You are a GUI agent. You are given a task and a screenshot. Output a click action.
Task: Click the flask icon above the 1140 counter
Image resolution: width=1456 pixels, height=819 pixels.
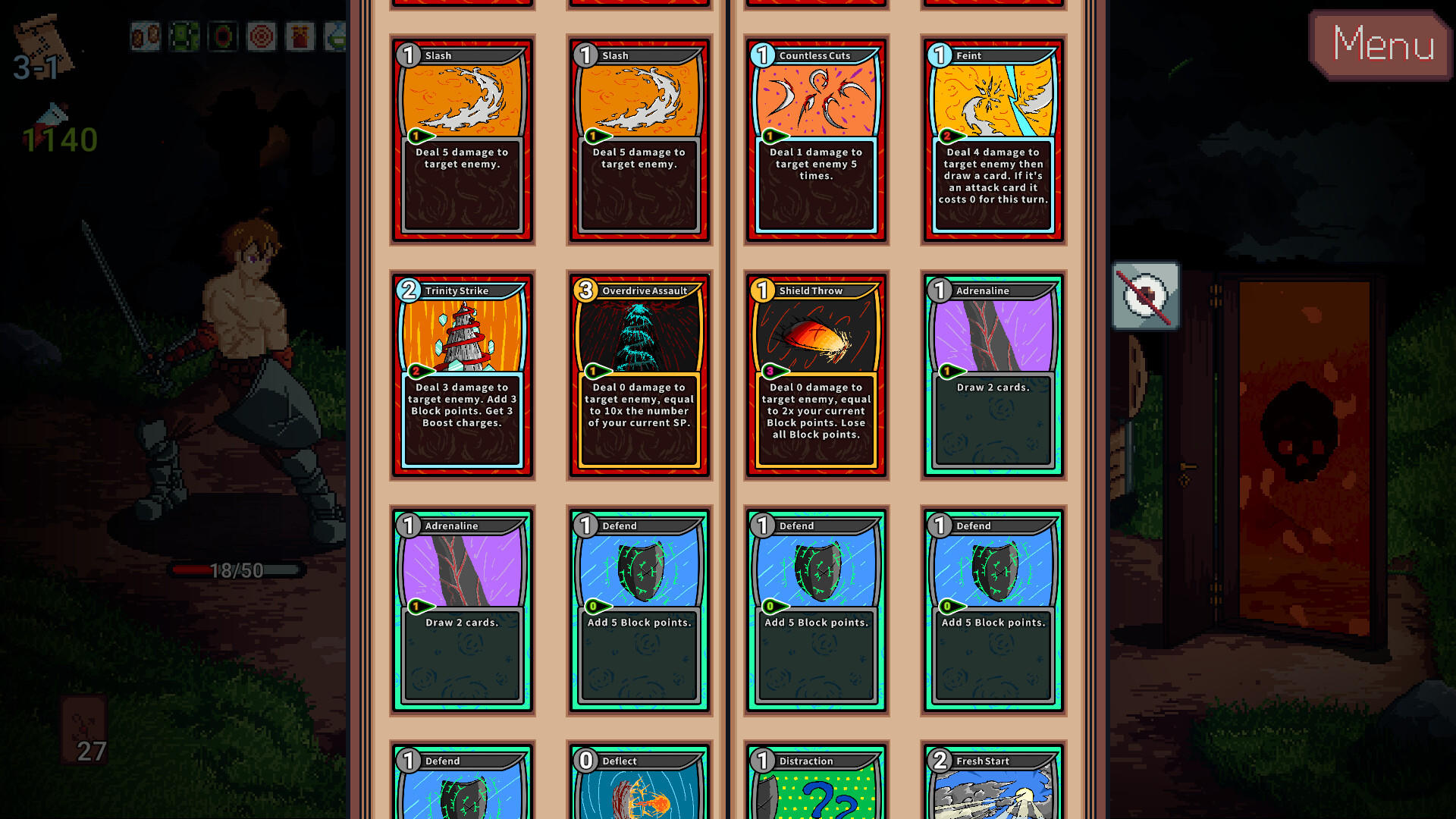click(x=53, y=114)
